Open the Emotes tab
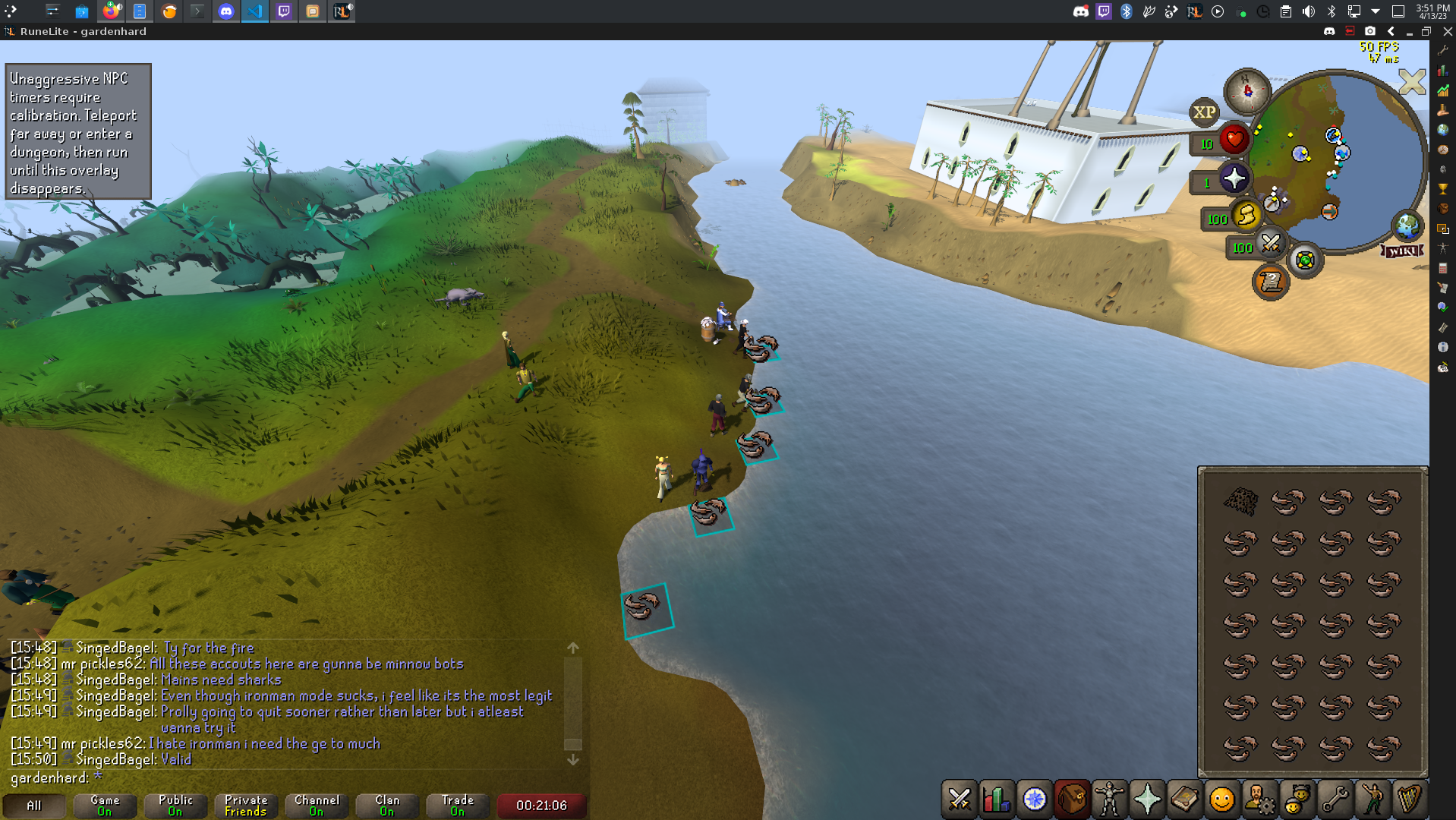The image size is (1456, 820). (x=1372, y=799)
